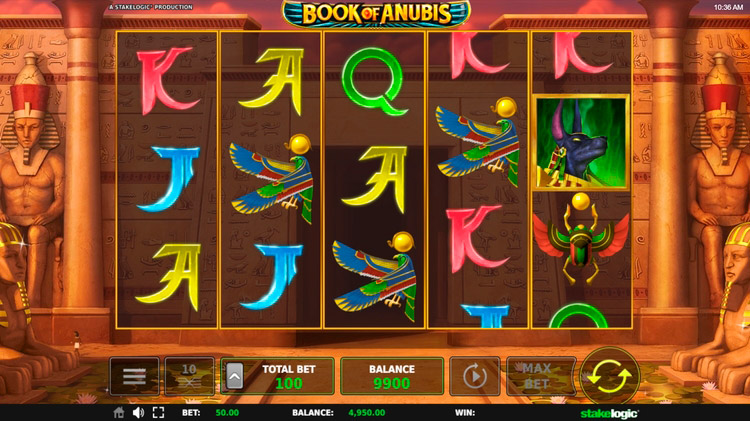
Task: Go to the home icon
Action: pos(119,412)
